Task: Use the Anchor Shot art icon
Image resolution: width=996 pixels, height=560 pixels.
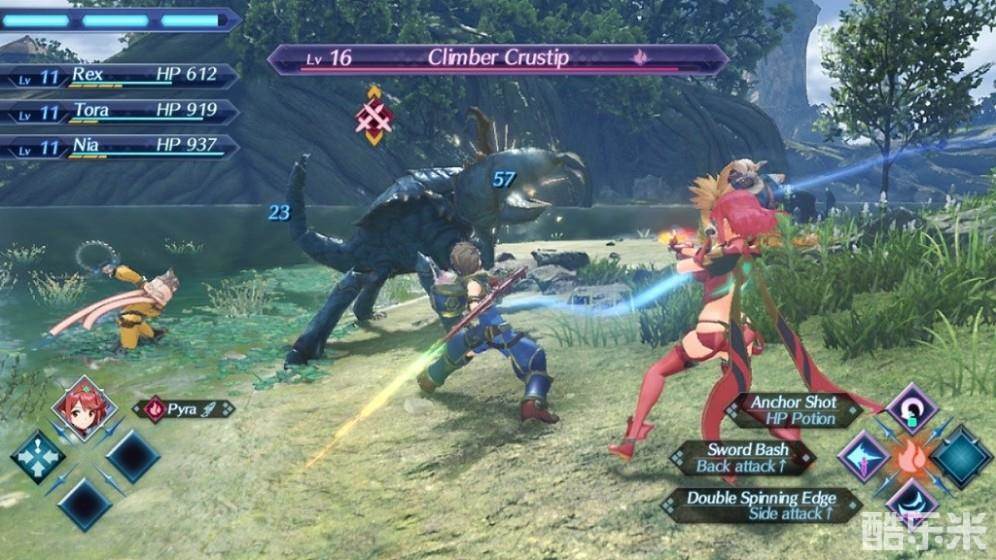Action: click(911, 407)
